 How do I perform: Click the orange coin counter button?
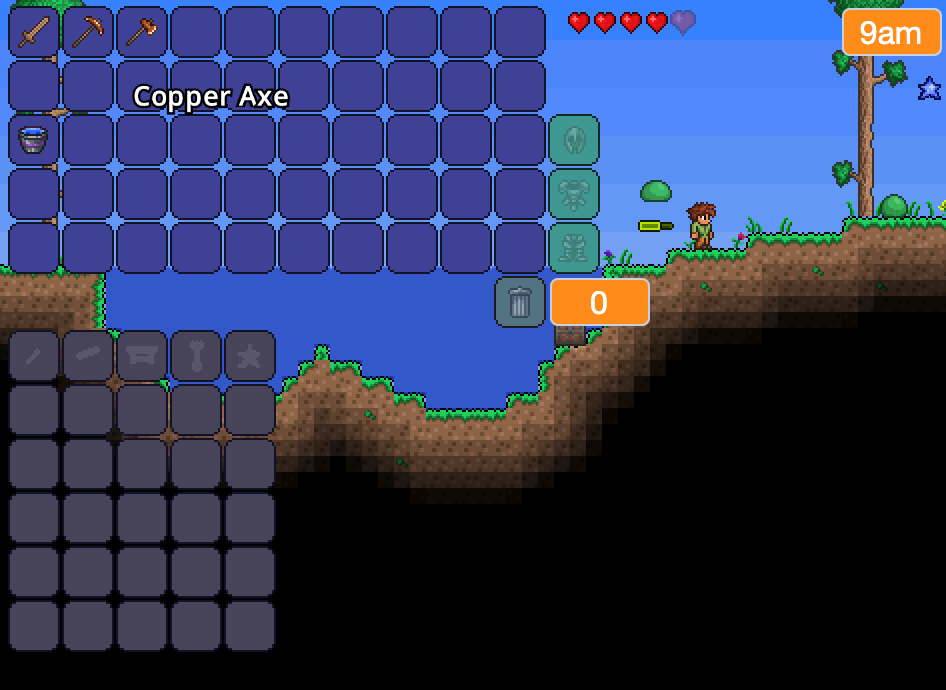(x=599, y=302)
